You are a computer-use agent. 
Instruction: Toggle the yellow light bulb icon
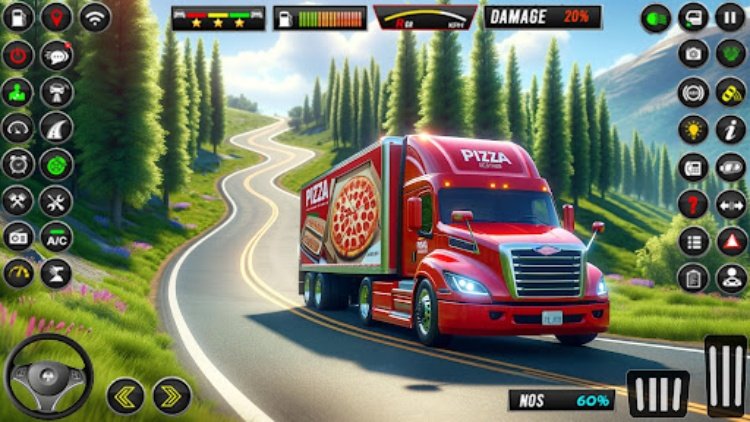click(693, 128)
